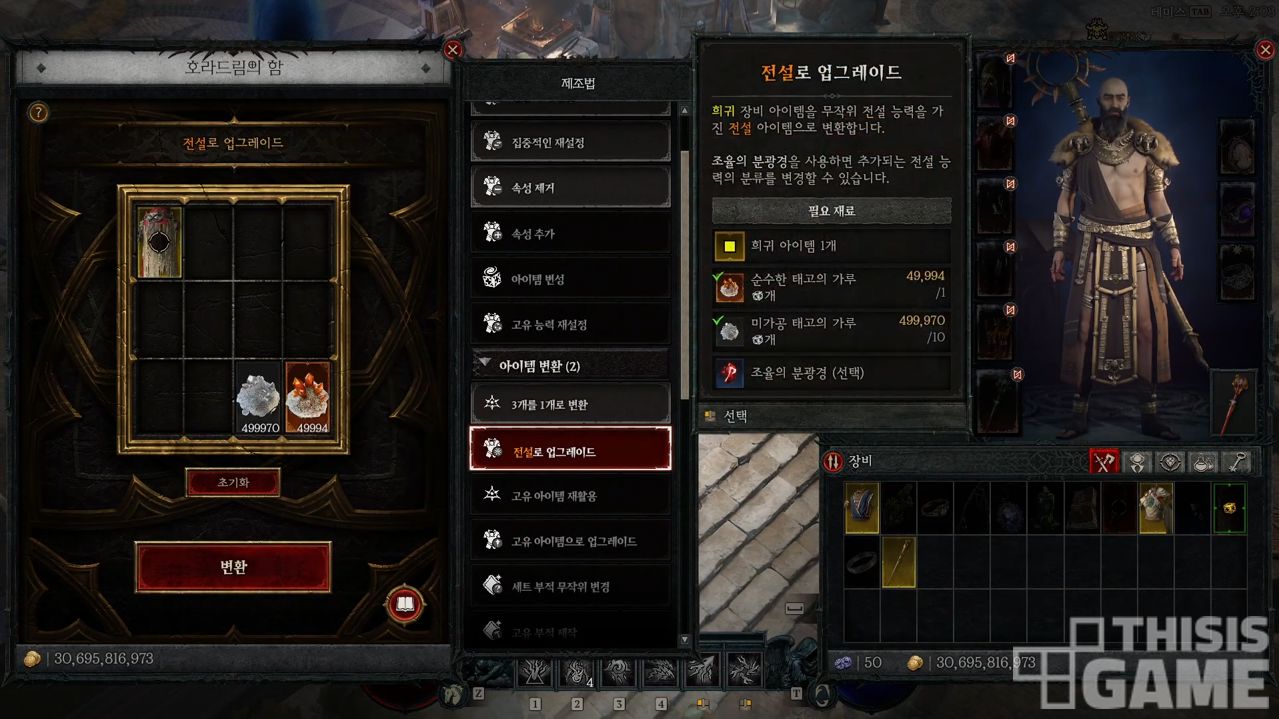Choose the 고유 아이템으로 업그레이드 recipe
The width and height of the screenshot is (1279, 719).
tap(570, 541)
